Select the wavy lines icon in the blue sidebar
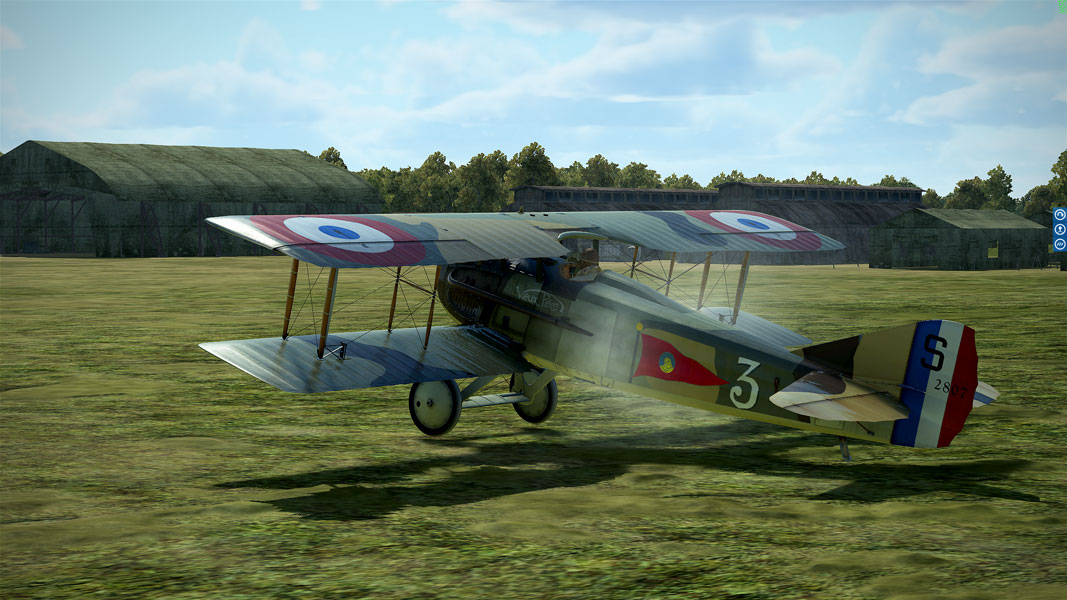Image resolution: width=1067 pixels, height=600 pixels. 1060,243
